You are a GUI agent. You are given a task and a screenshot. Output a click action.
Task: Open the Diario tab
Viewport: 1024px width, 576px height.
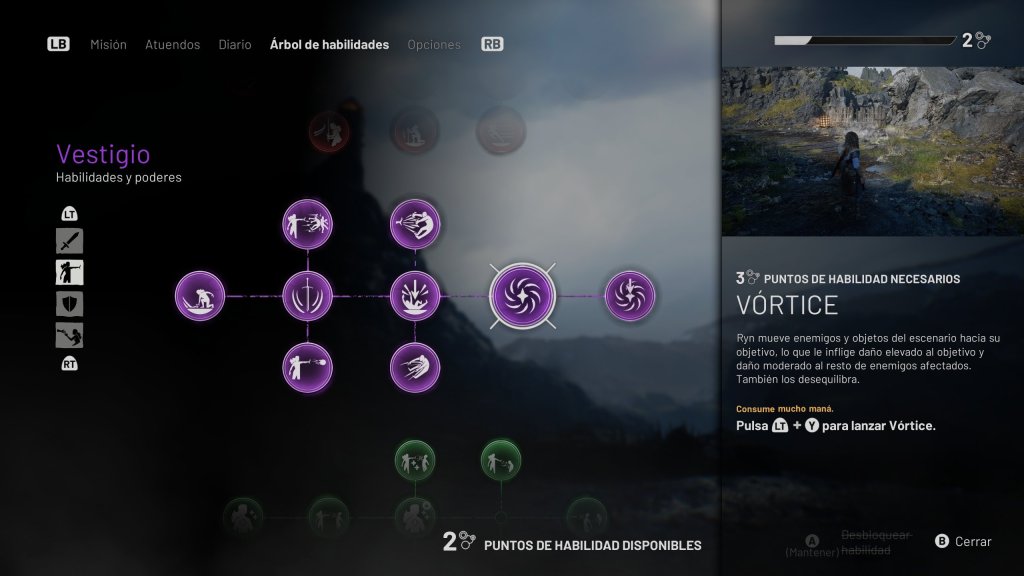pos(235,45)
